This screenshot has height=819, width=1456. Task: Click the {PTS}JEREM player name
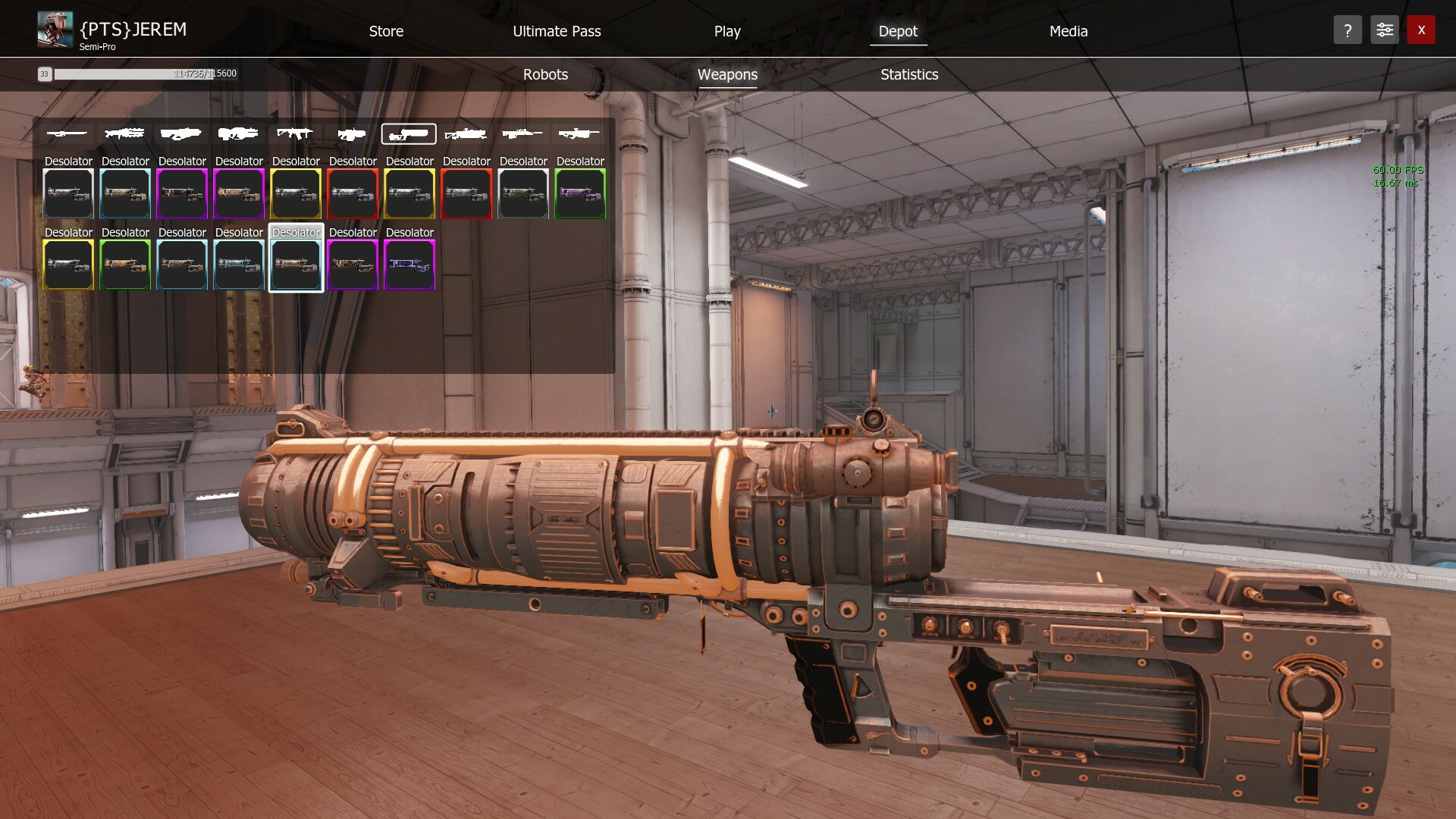click(x=130, y=29)
